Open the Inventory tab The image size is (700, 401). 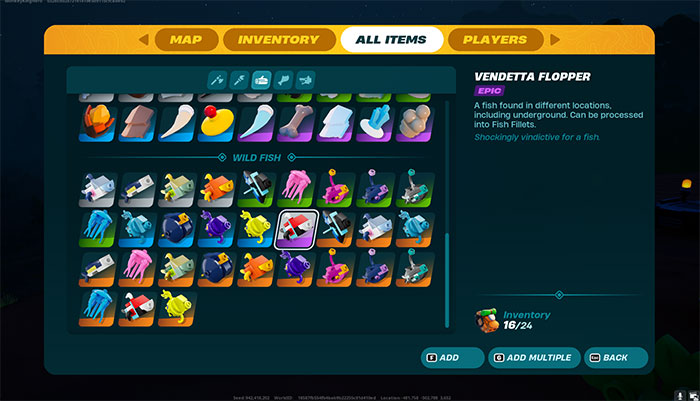tap(271, 40)
